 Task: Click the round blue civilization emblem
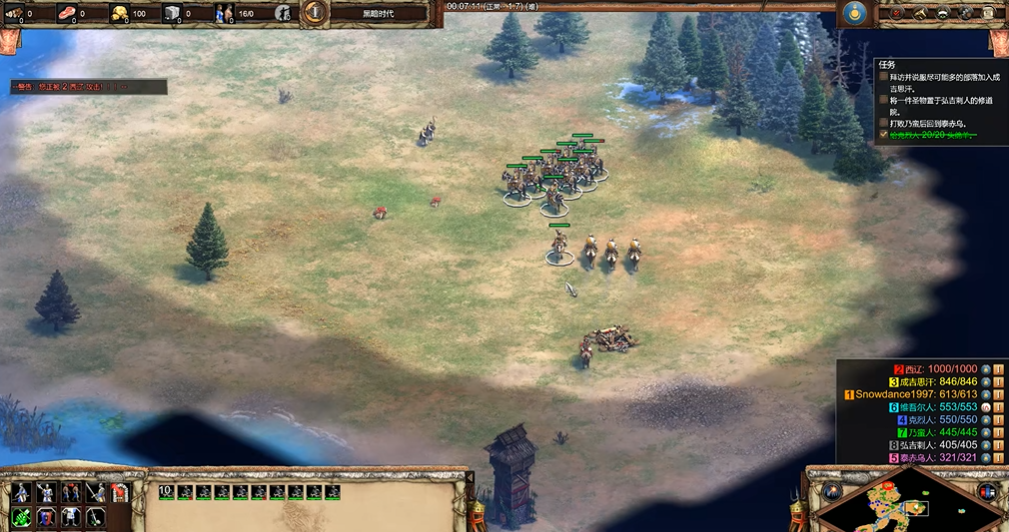tap(853, 13)
